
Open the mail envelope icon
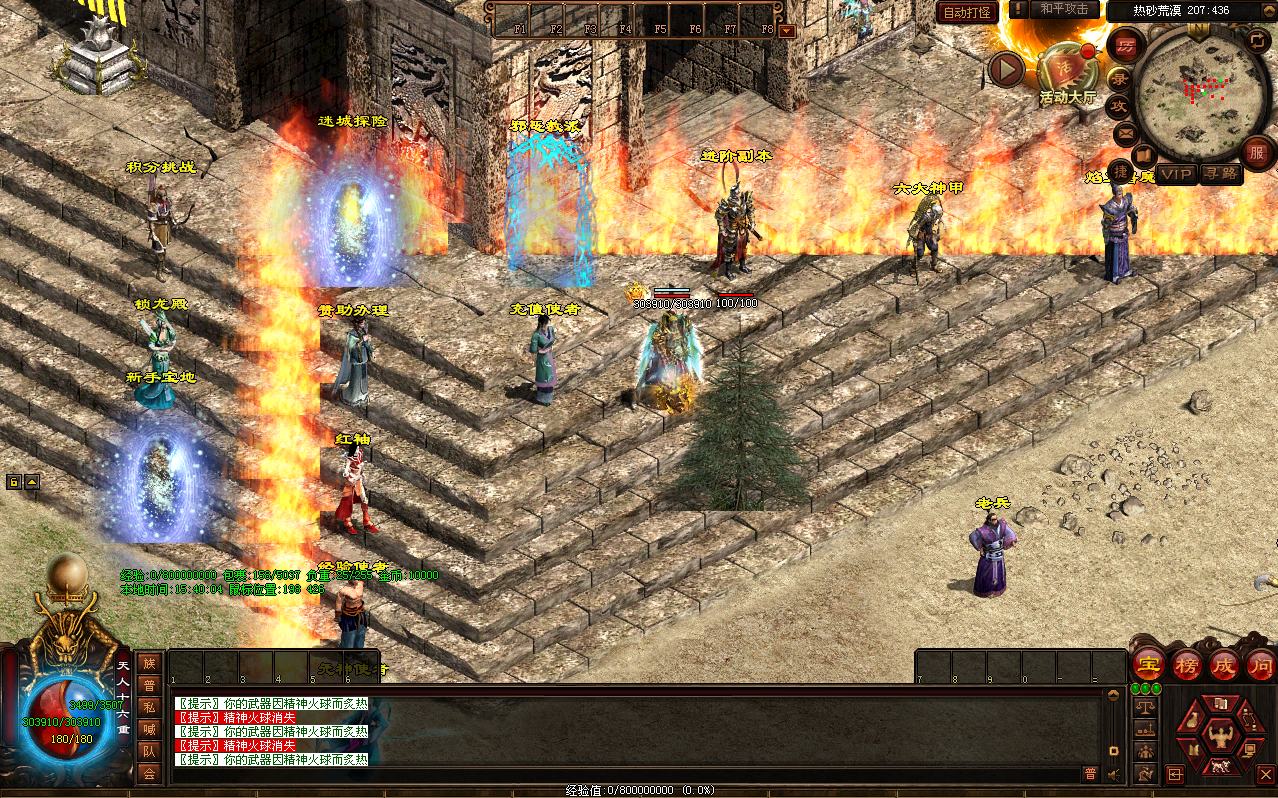point(1124,132)
